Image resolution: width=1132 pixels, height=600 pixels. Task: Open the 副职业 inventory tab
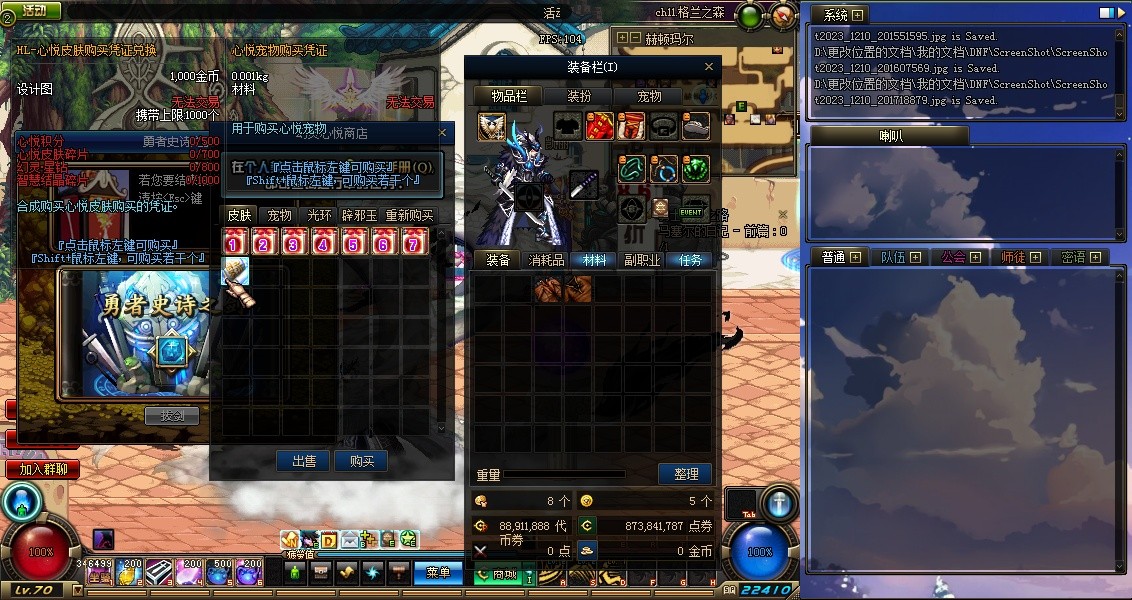click(642, 260)
